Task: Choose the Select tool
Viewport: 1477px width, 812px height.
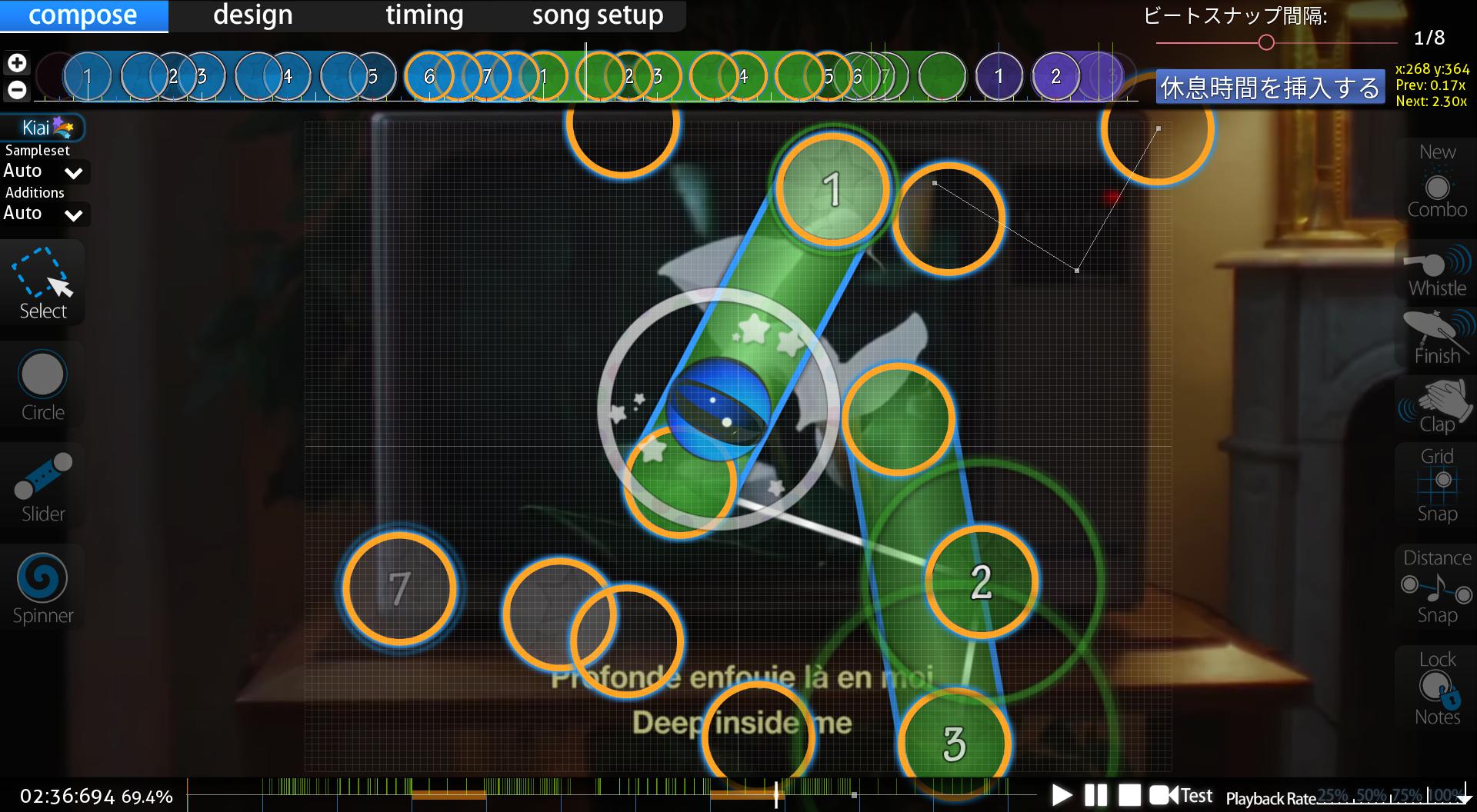Action: (43, 283)
